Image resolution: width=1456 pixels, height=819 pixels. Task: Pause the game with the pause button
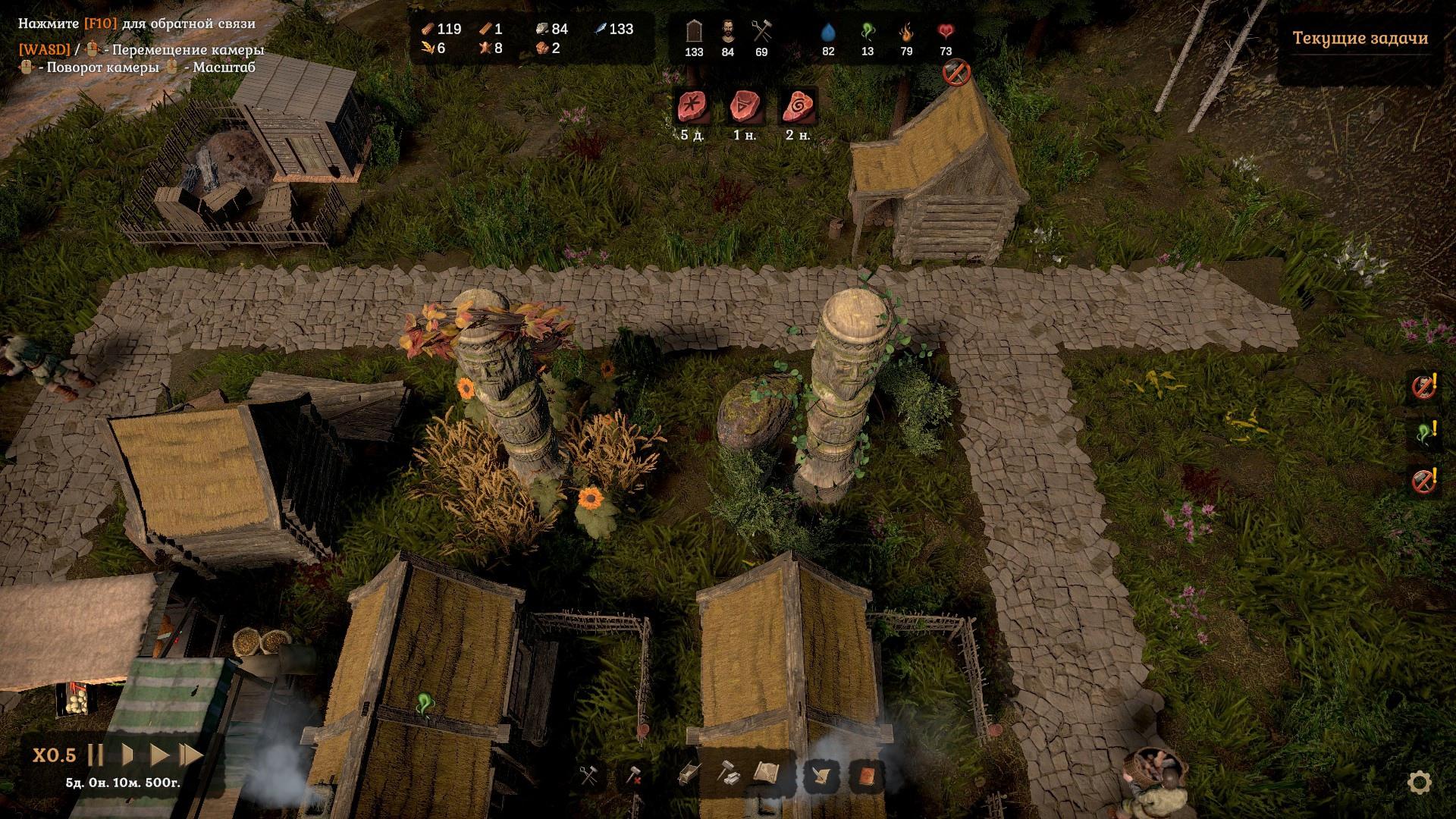pos(96,755)
